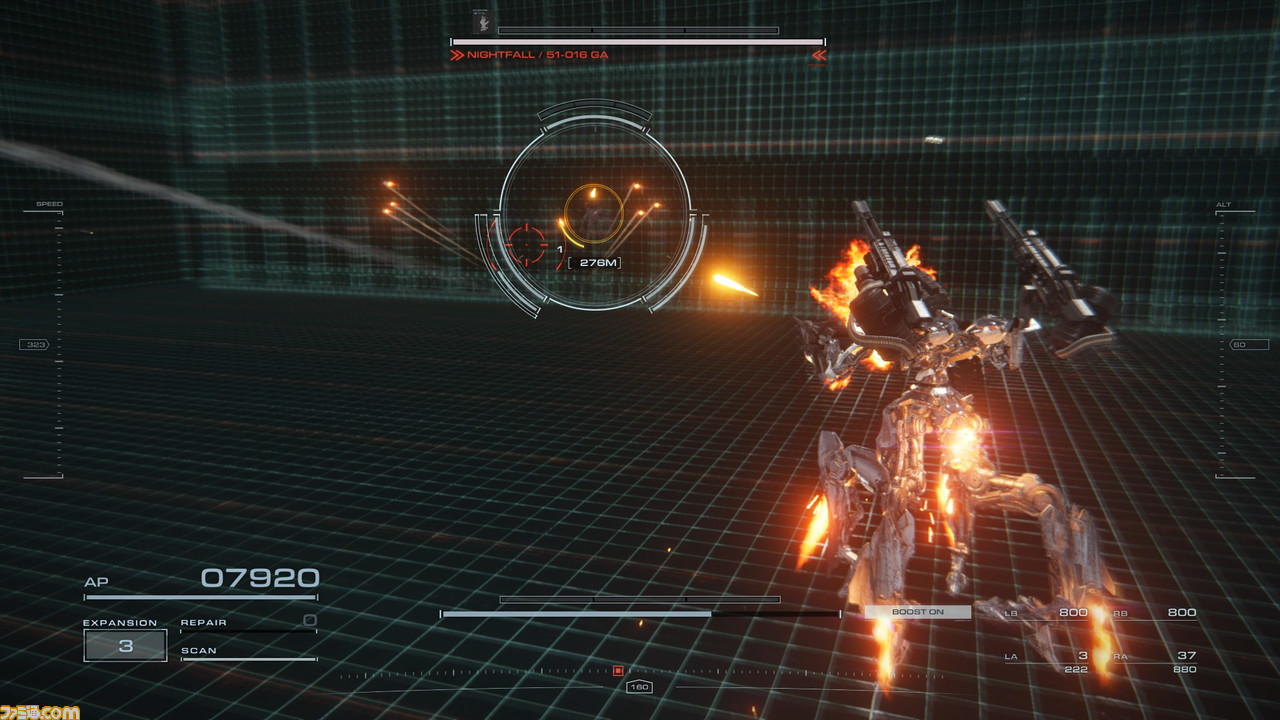Select the Expansion slot box showing 3
The image size is (1280, 720).
coord(125,645)
